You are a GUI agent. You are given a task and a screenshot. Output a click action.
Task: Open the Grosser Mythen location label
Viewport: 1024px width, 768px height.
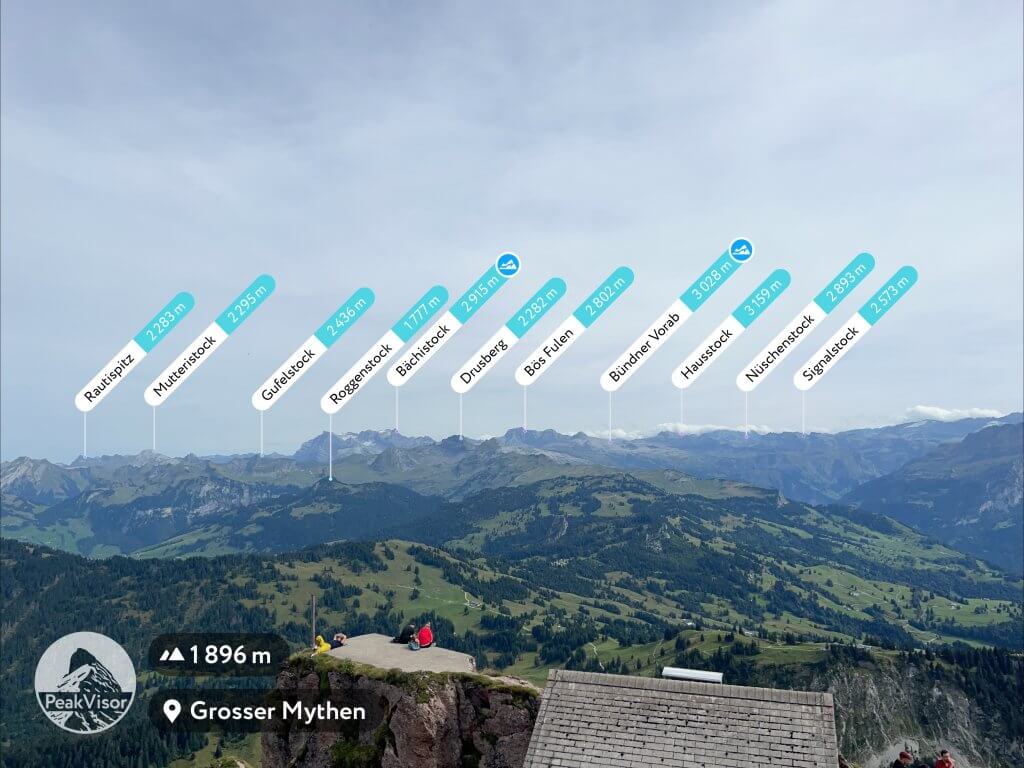264,711
